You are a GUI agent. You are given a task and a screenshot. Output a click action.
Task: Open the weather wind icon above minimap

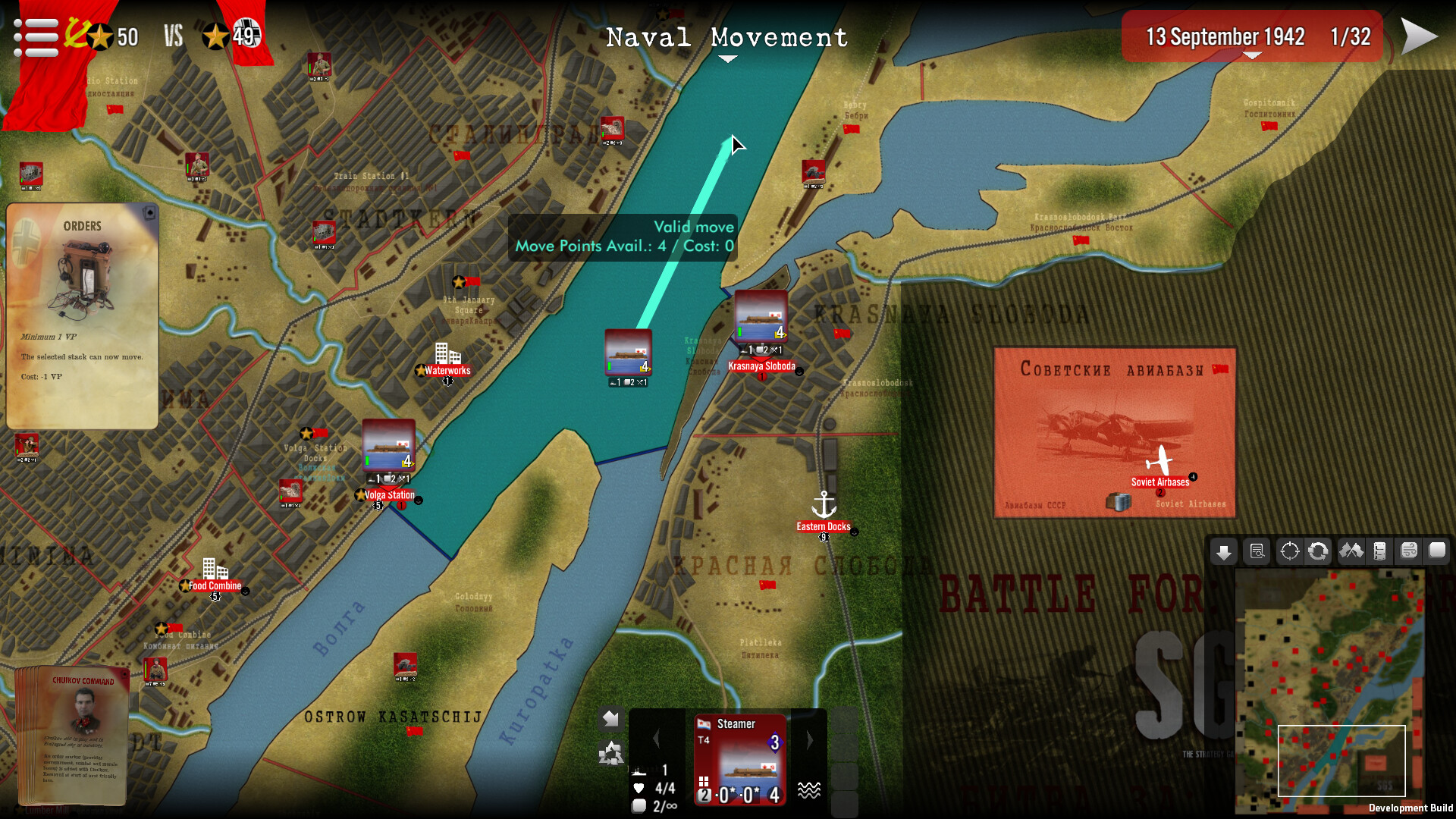1407,551
